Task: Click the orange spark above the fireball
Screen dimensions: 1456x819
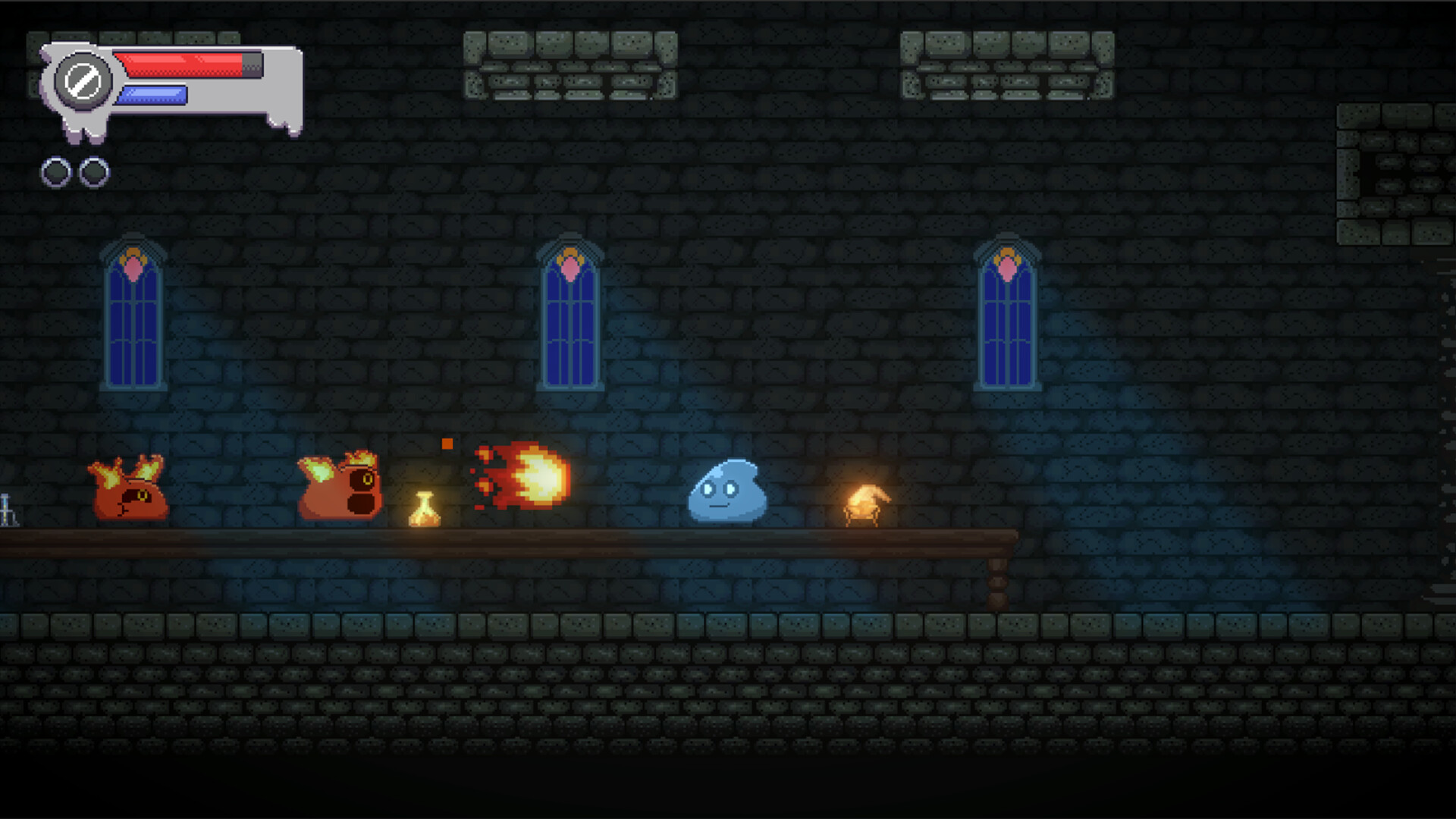Action: click(x=446, y=442)
